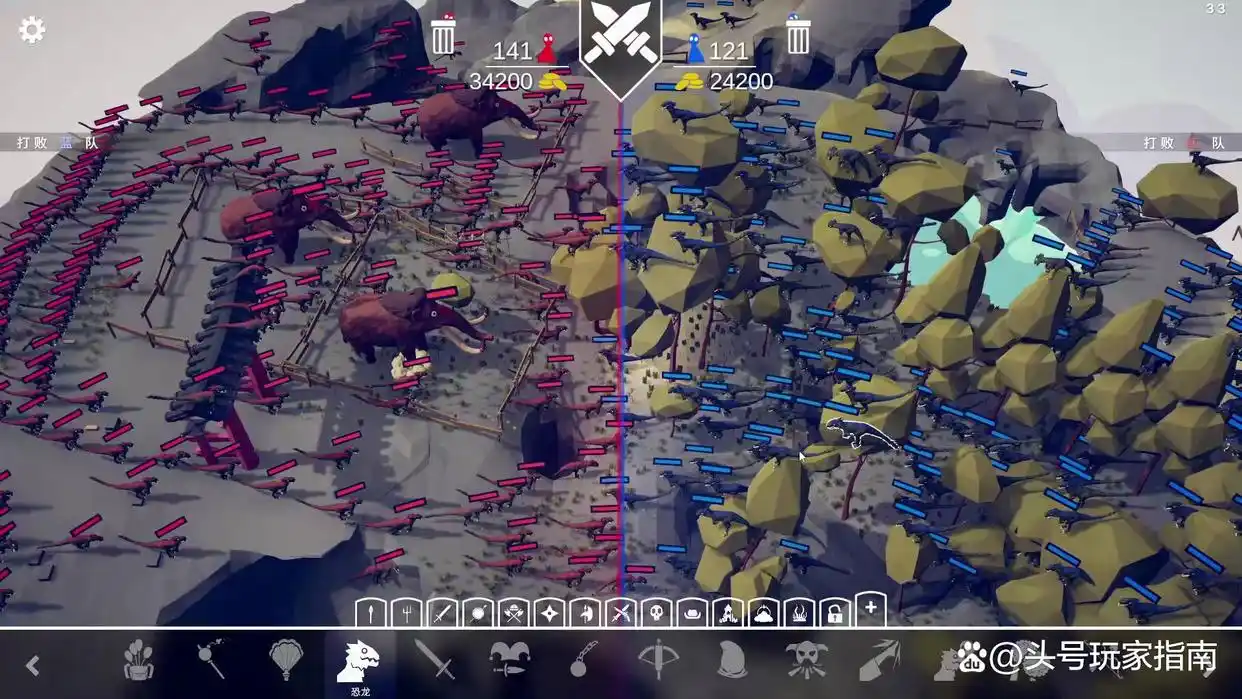Click the plus tab to add a faction
The width and height of the screenshot is (1242, 699).
tap(870, 608)
